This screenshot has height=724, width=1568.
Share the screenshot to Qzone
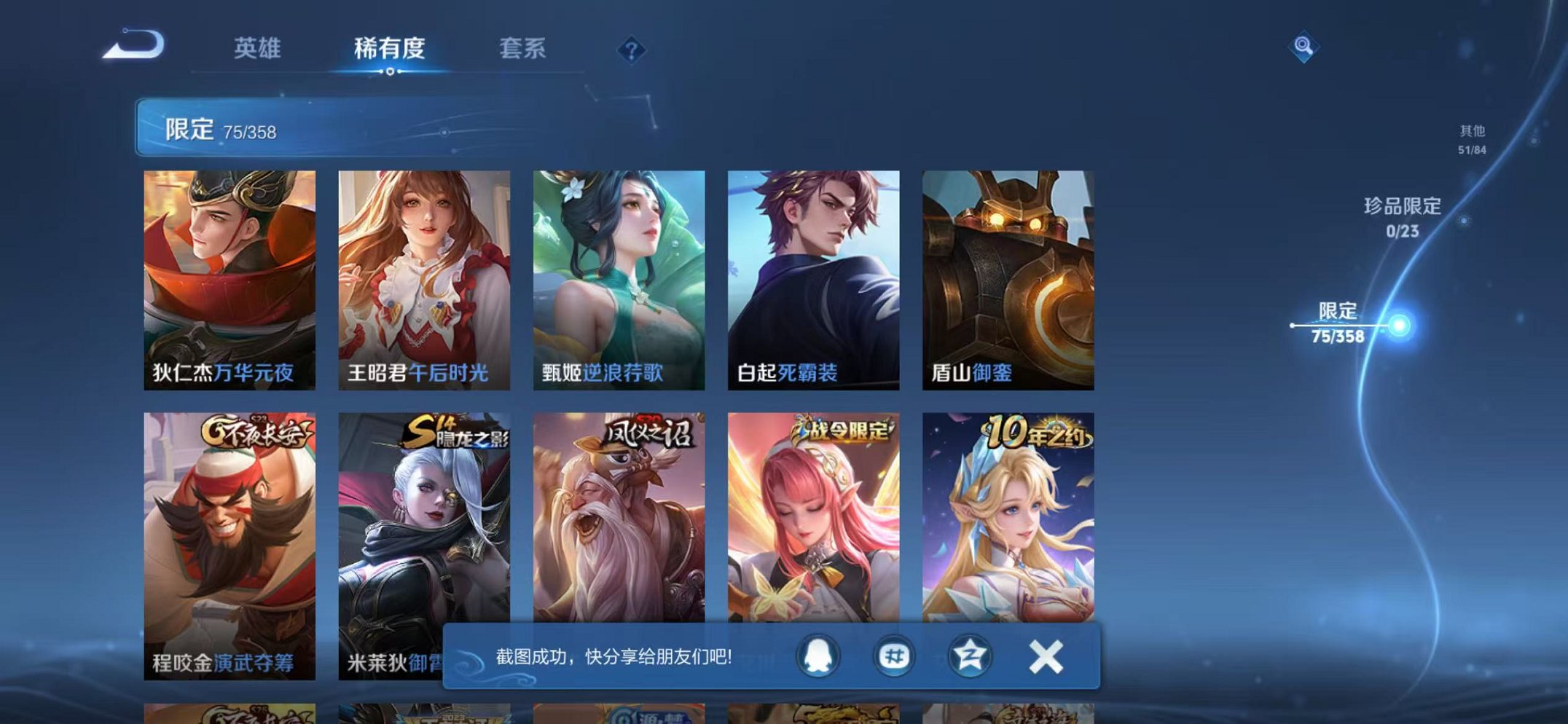(x=970, y=657)
